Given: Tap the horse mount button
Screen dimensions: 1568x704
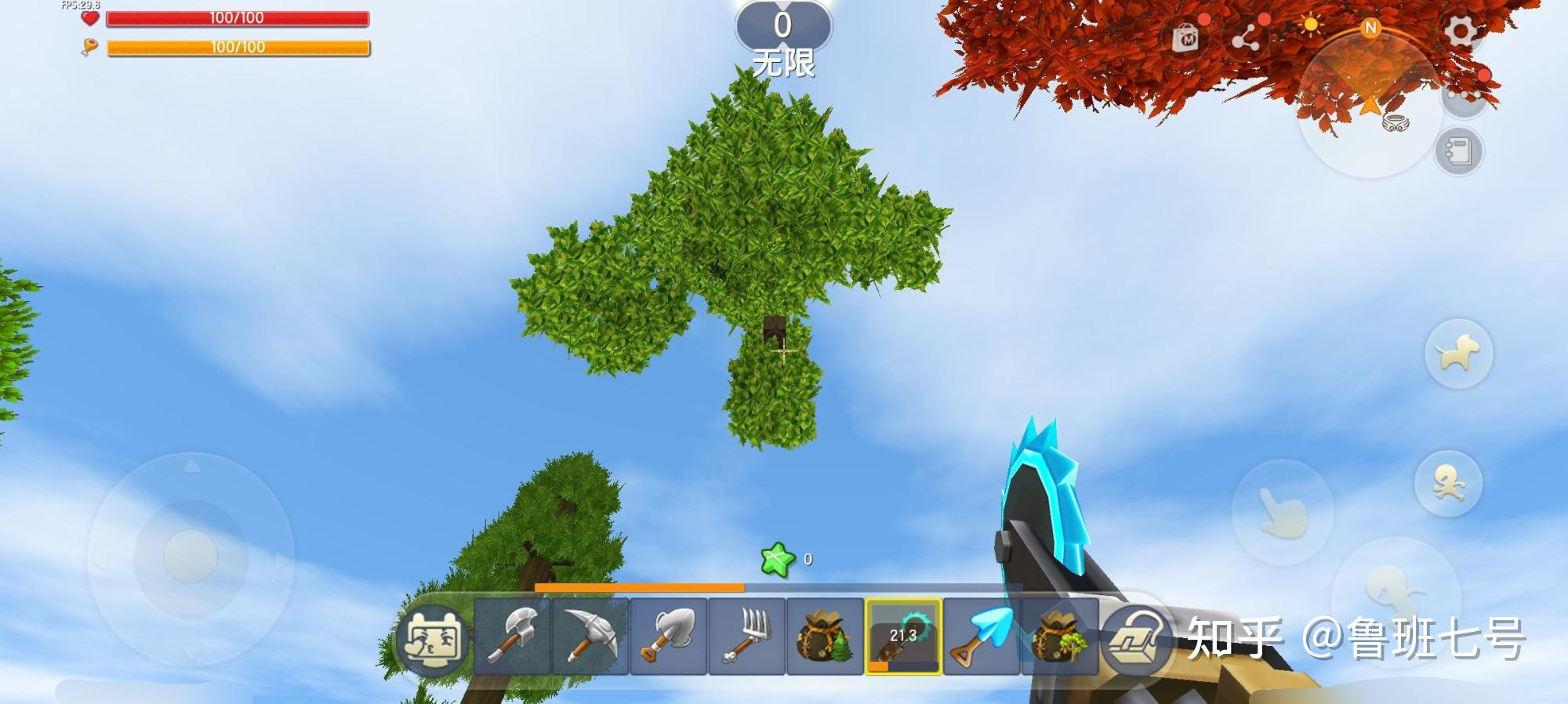Looking at the screenshot, I should tap(1457, 354).
